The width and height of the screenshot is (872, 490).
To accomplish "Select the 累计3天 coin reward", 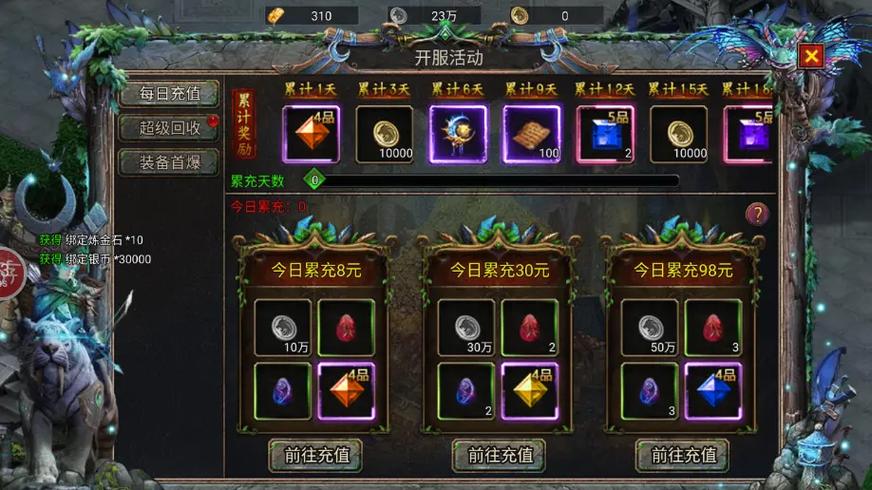I will click(x=384, y=134).
